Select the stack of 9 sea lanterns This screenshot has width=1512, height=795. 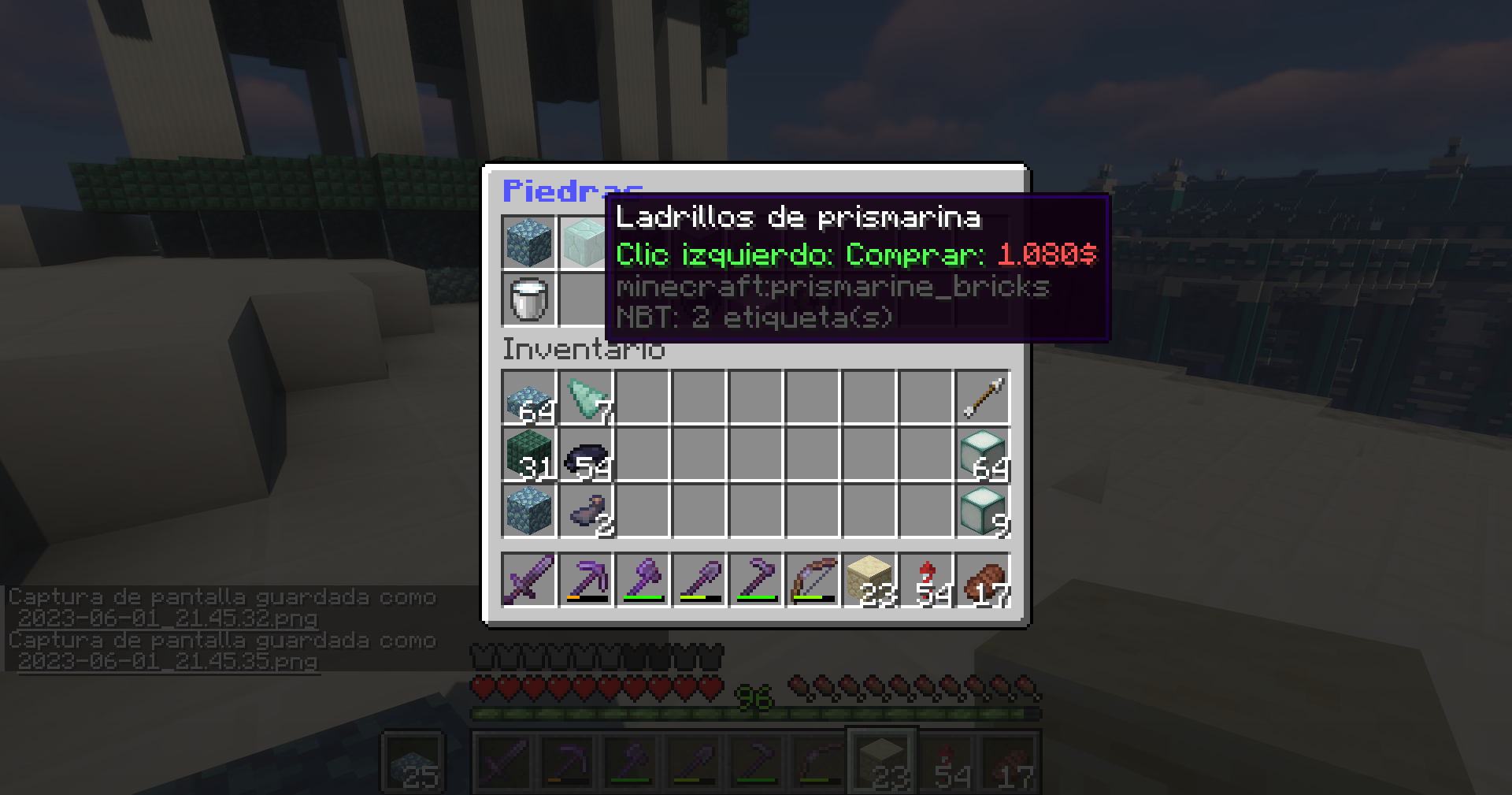point(983,511)
